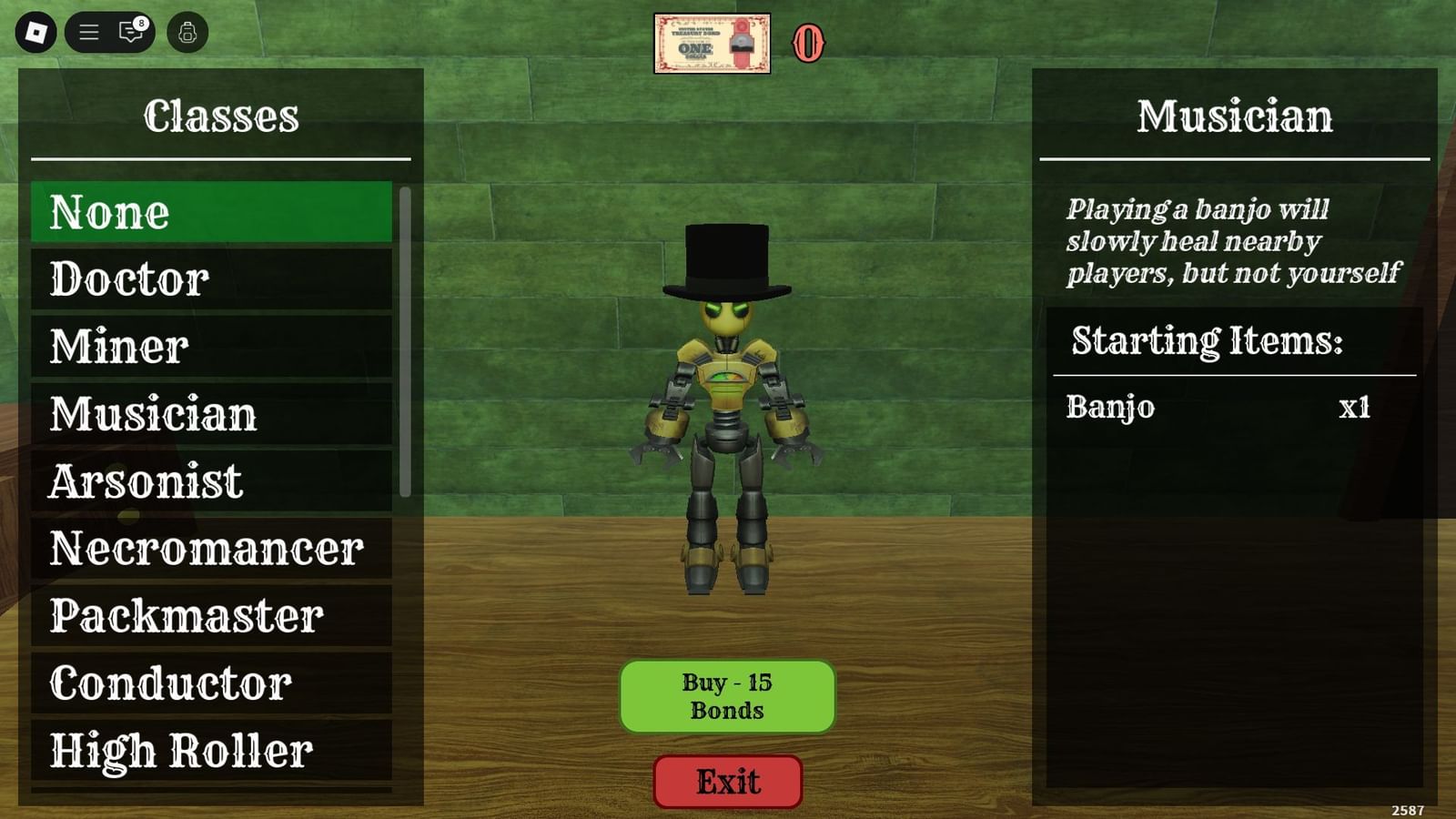Screen dimensions: 1456x819
Task: Click the bonds counter showing zero
Action: click(x=808, y=43)
